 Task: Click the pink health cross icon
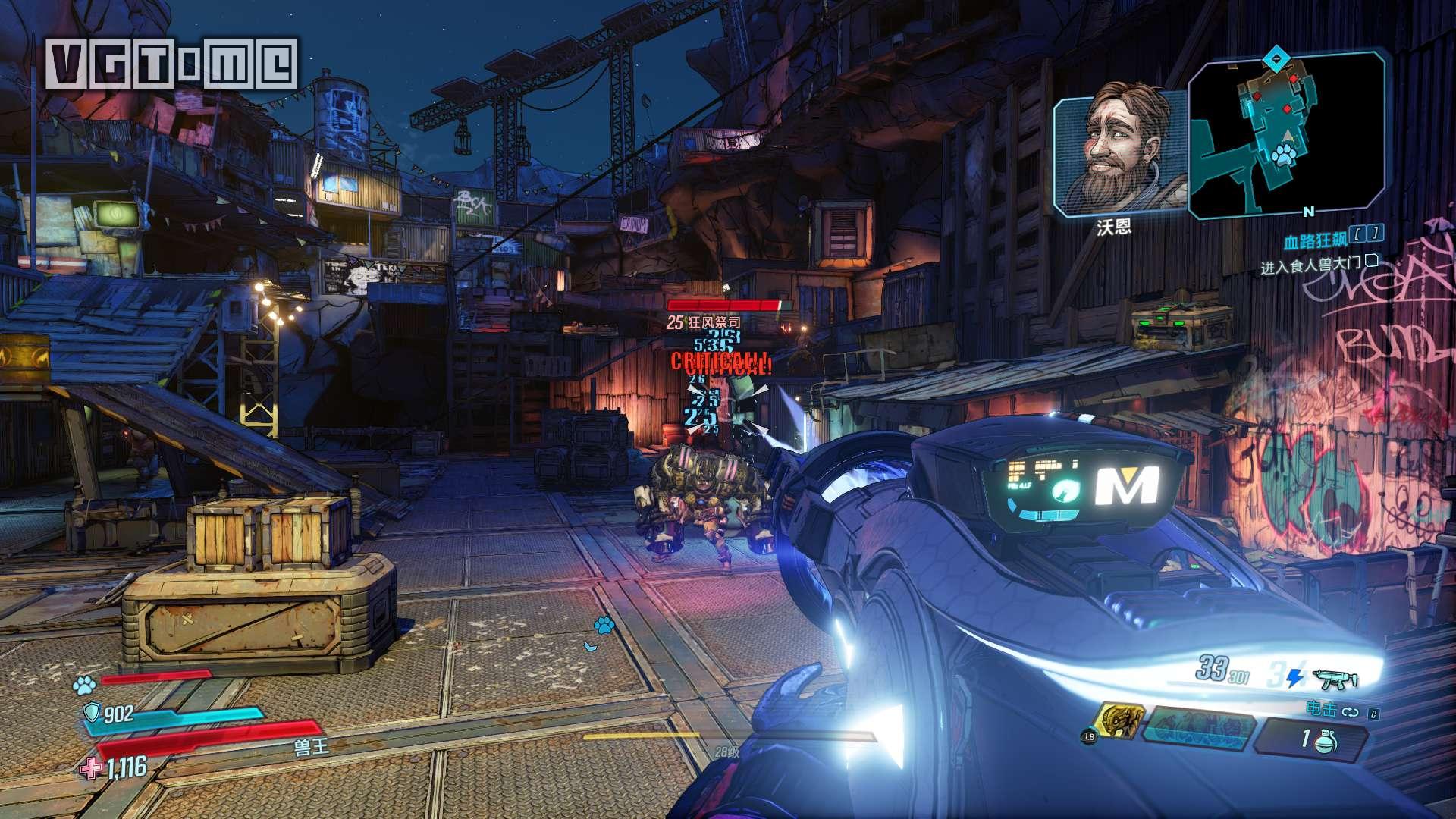pyautogui.click(x=91, y=768)
